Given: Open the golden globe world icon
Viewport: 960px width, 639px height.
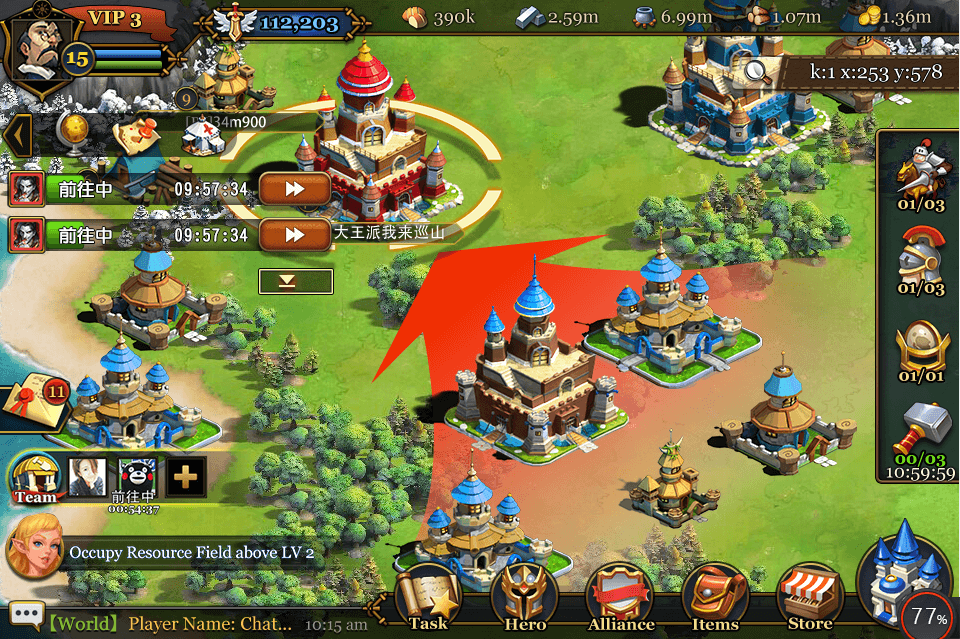Looking at the screenshot, I should tap(73, 130).
